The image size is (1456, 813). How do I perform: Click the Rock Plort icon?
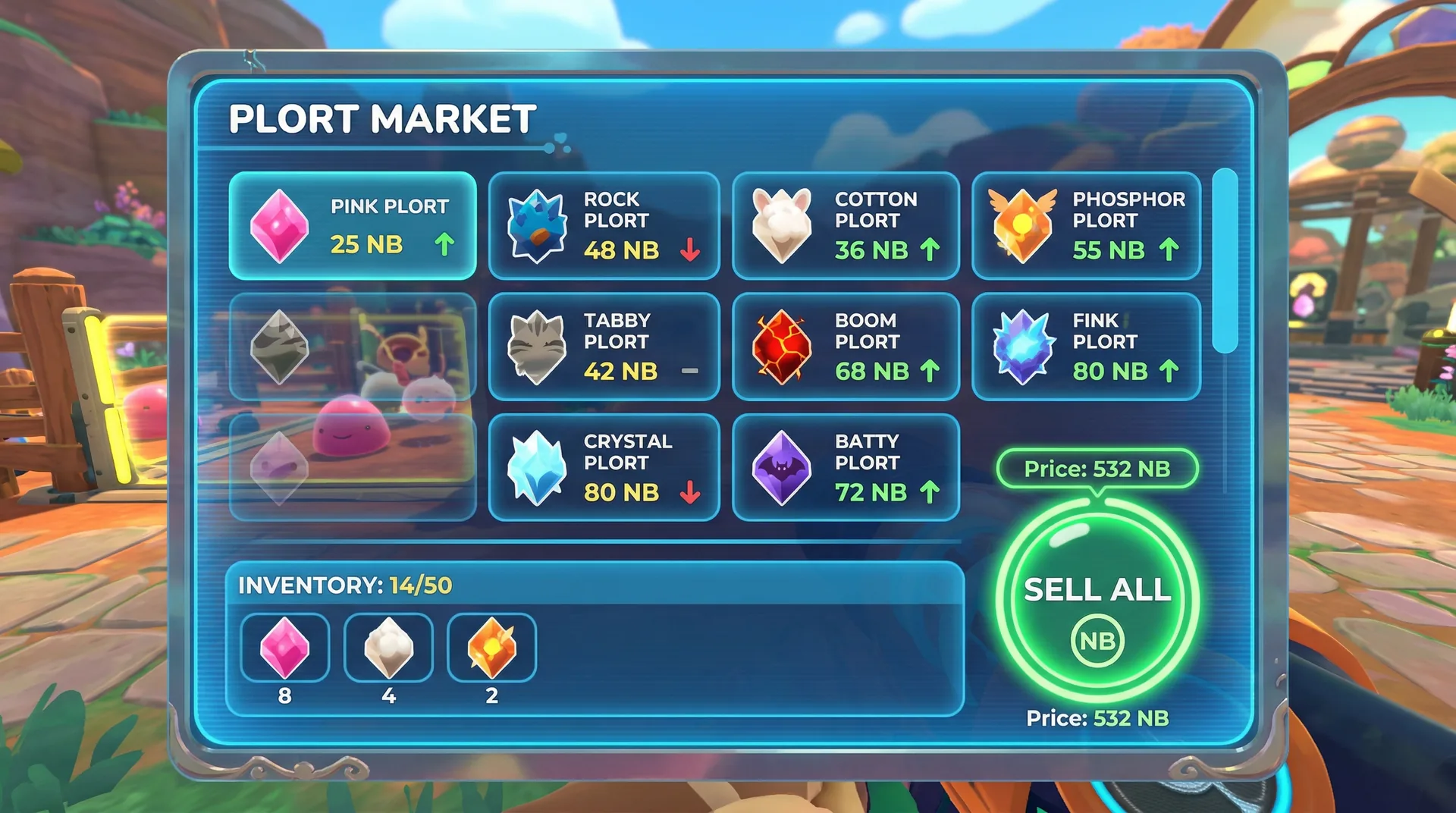tap(537, 225)
